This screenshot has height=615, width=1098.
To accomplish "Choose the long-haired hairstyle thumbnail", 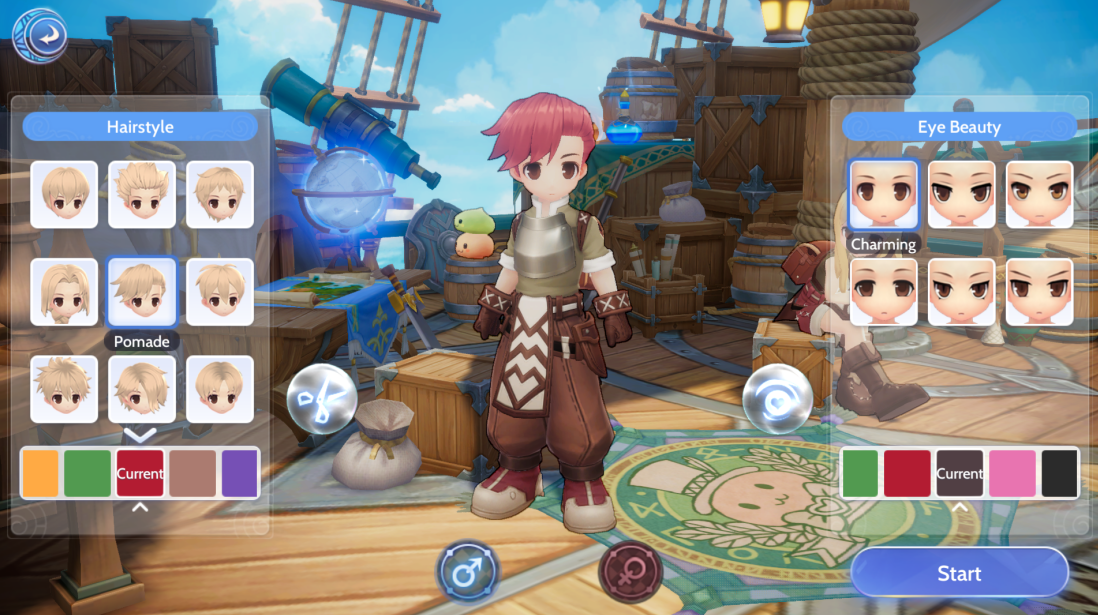I will click(64, 292).
